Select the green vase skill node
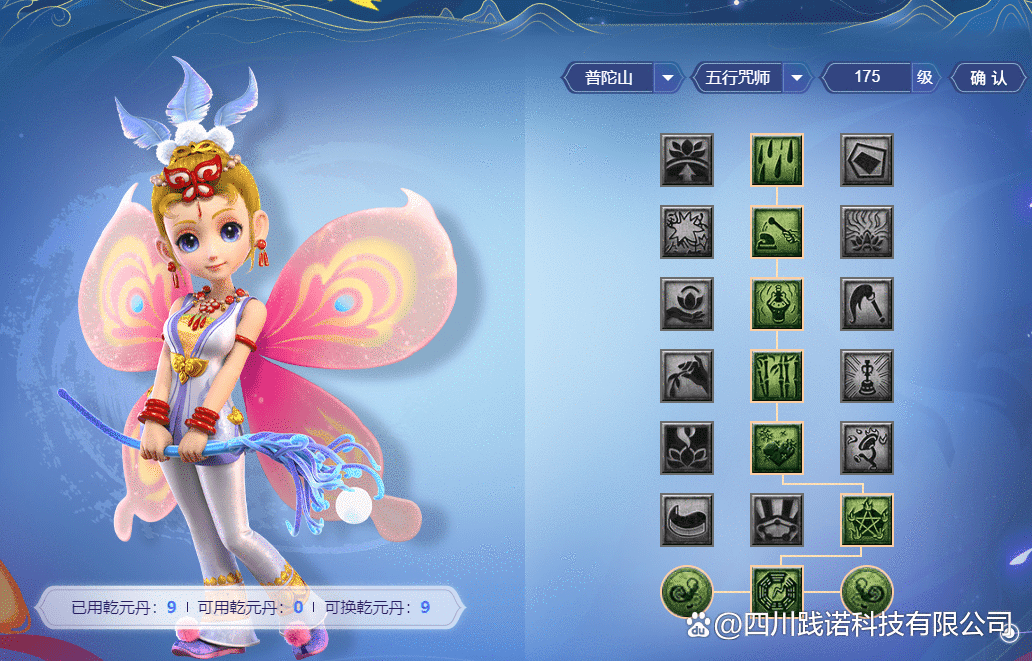Viewport: 1032px width, 661px height. [x=777, y=304]
